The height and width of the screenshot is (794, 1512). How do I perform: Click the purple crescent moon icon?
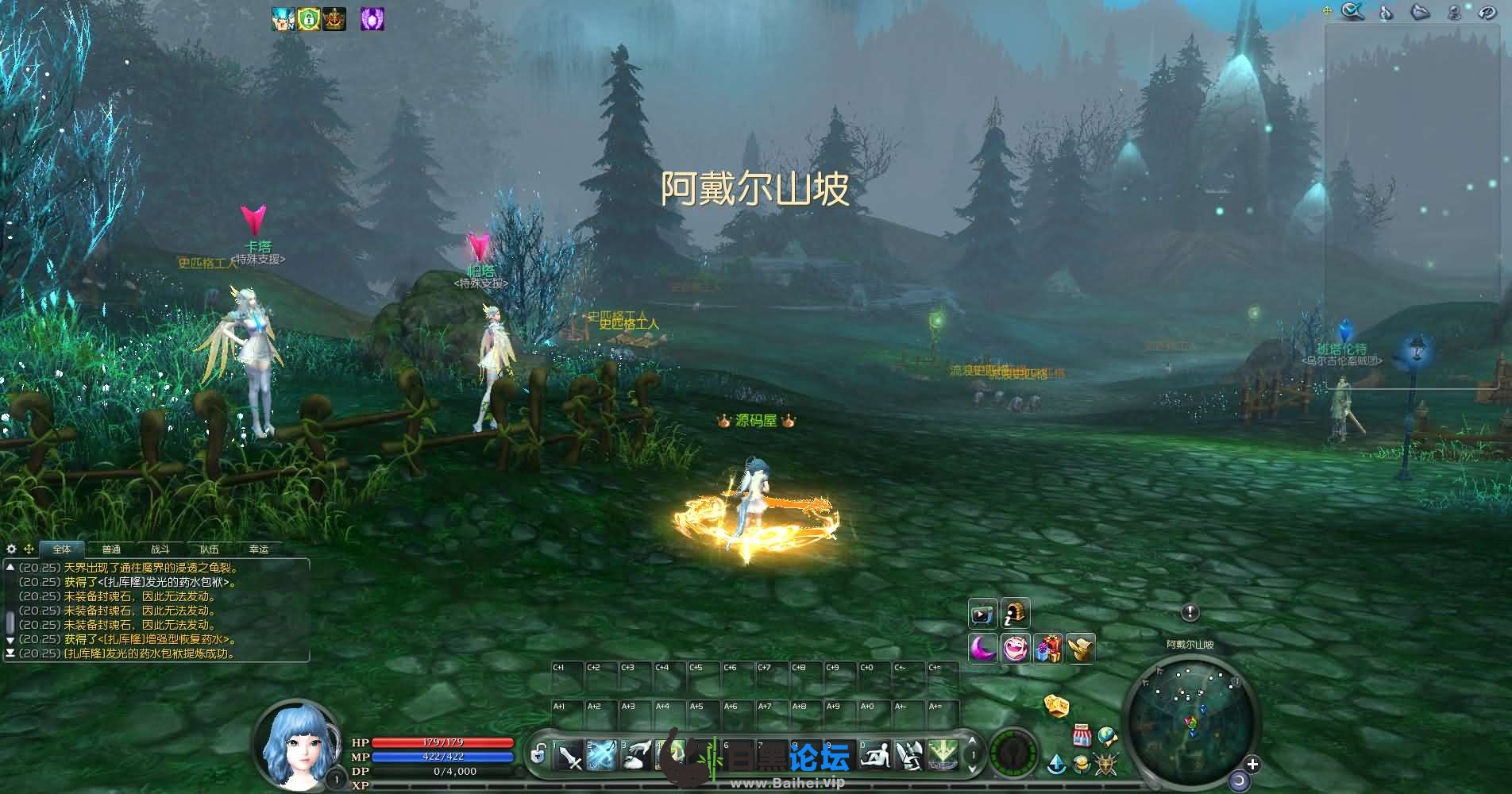(983, 649)
